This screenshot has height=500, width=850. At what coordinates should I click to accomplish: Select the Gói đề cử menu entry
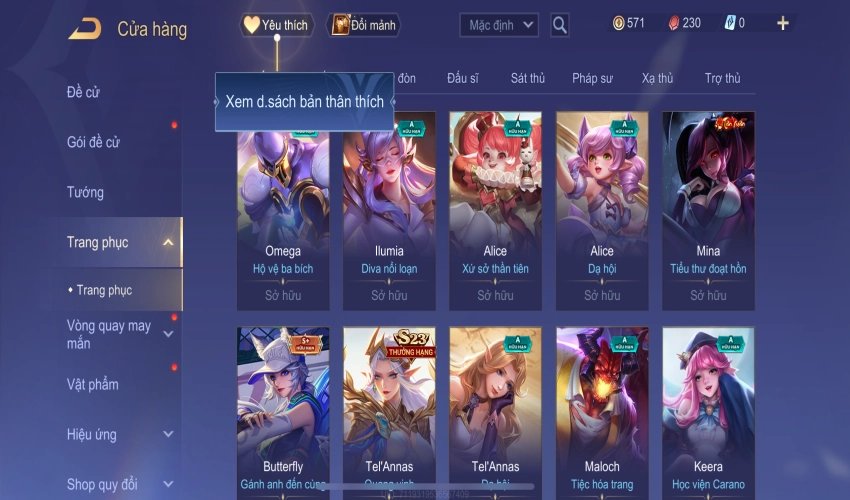click(94, 143)
